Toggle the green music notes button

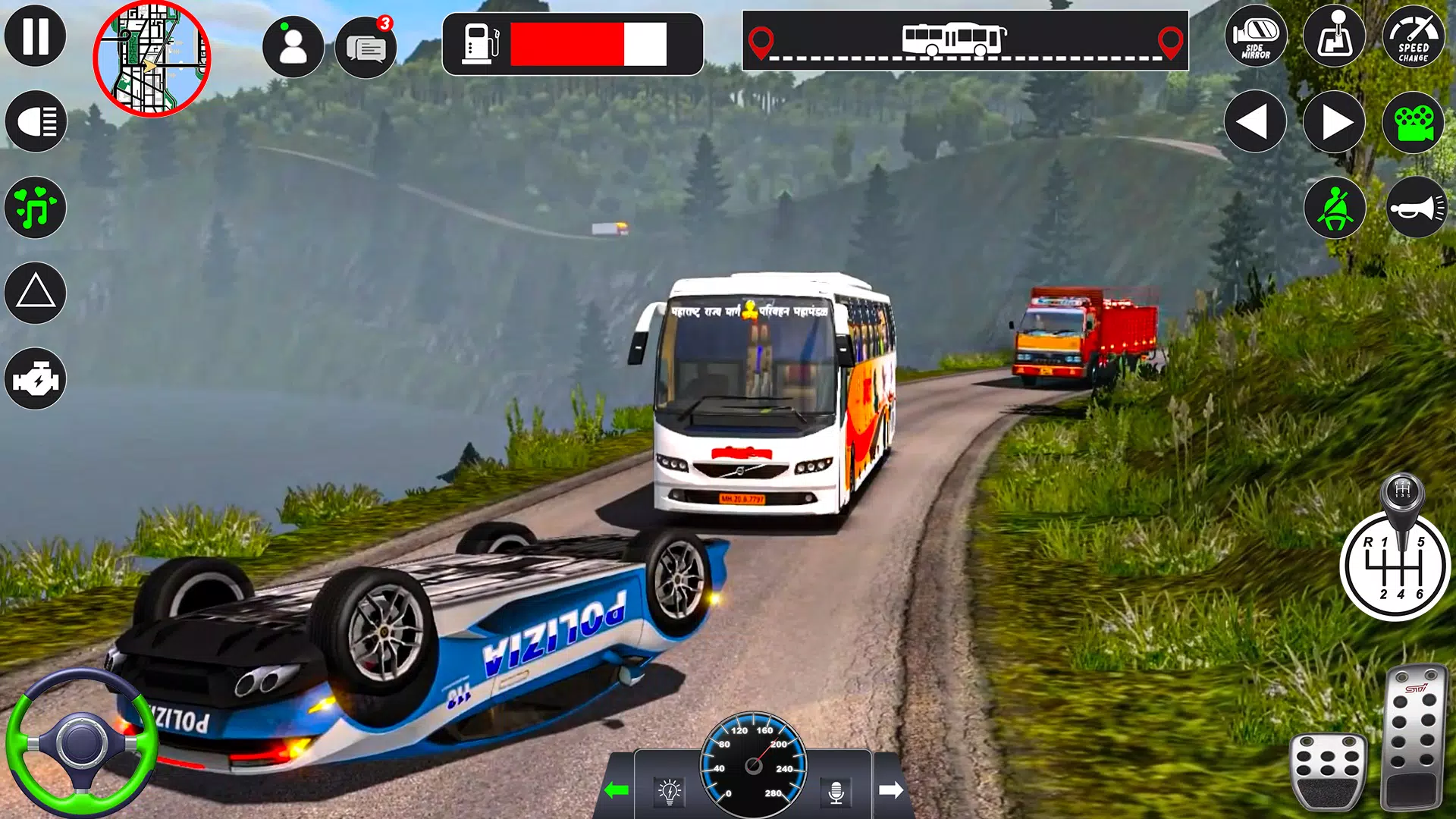(36, 207)
